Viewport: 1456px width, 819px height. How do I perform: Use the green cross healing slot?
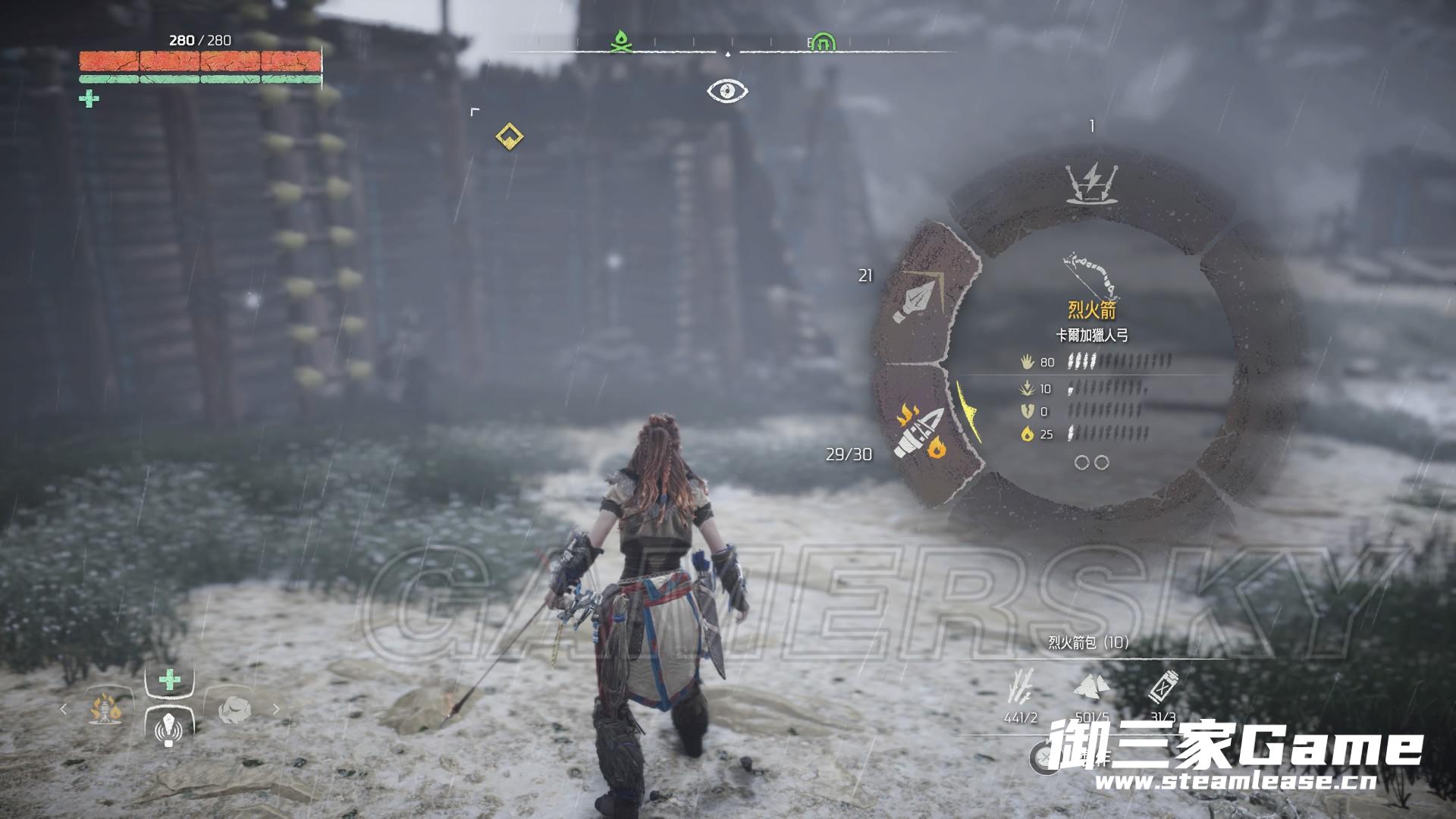click(169, 679)
